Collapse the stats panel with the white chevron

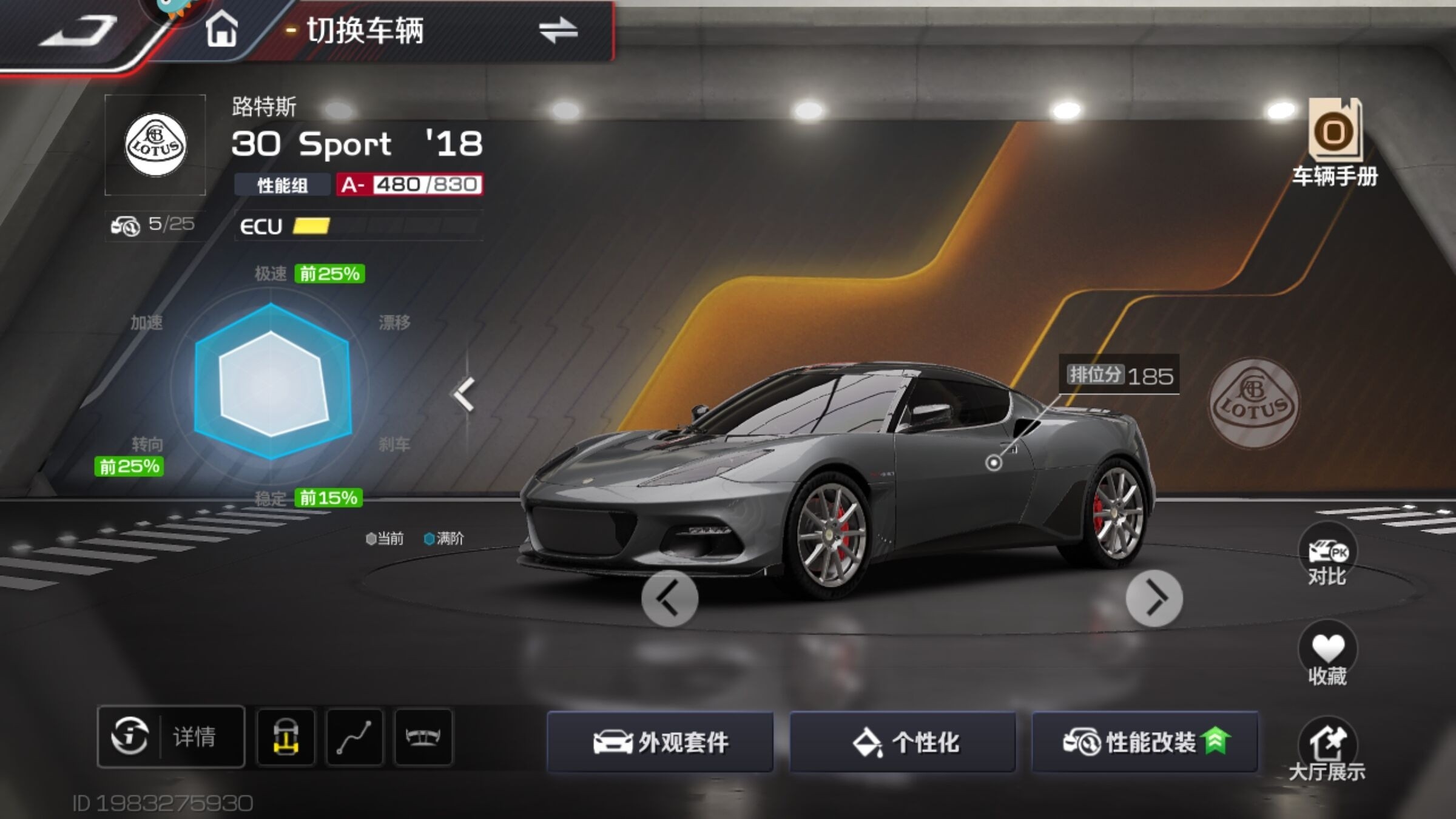coord(464,394)
